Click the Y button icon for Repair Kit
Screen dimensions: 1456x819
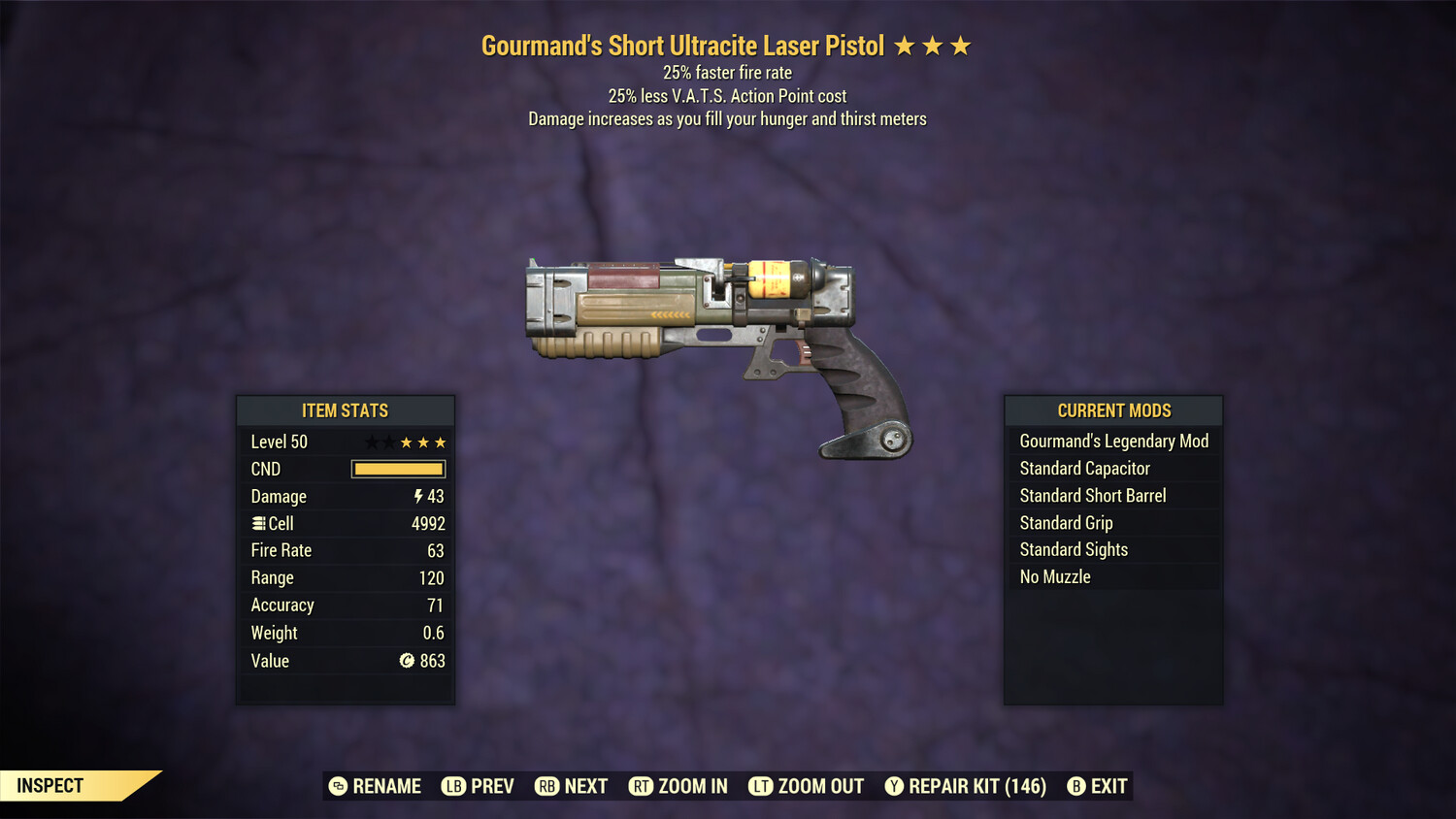click(894, 786)
